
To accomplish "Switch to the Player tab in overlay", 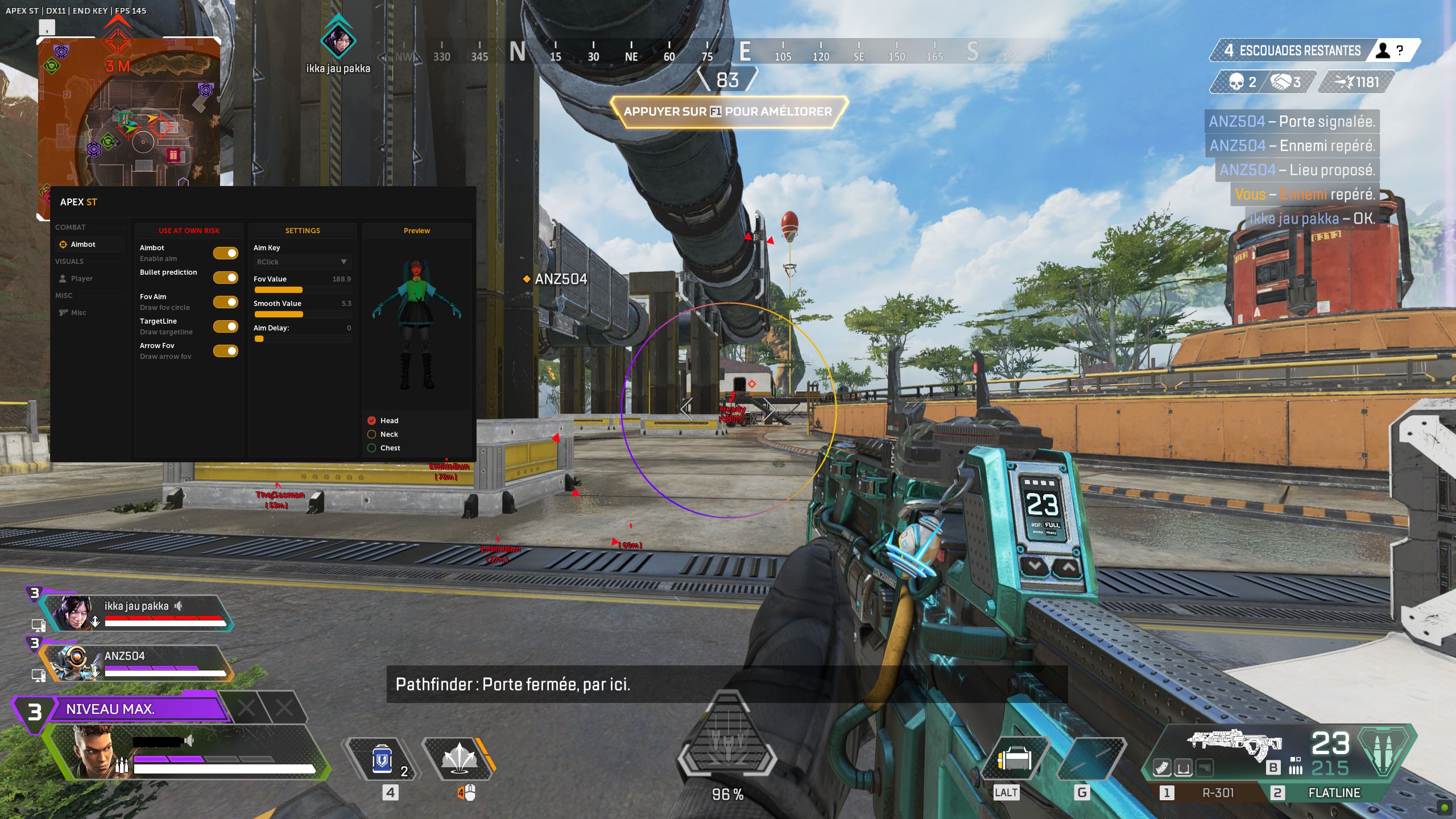I will (81, 279).
